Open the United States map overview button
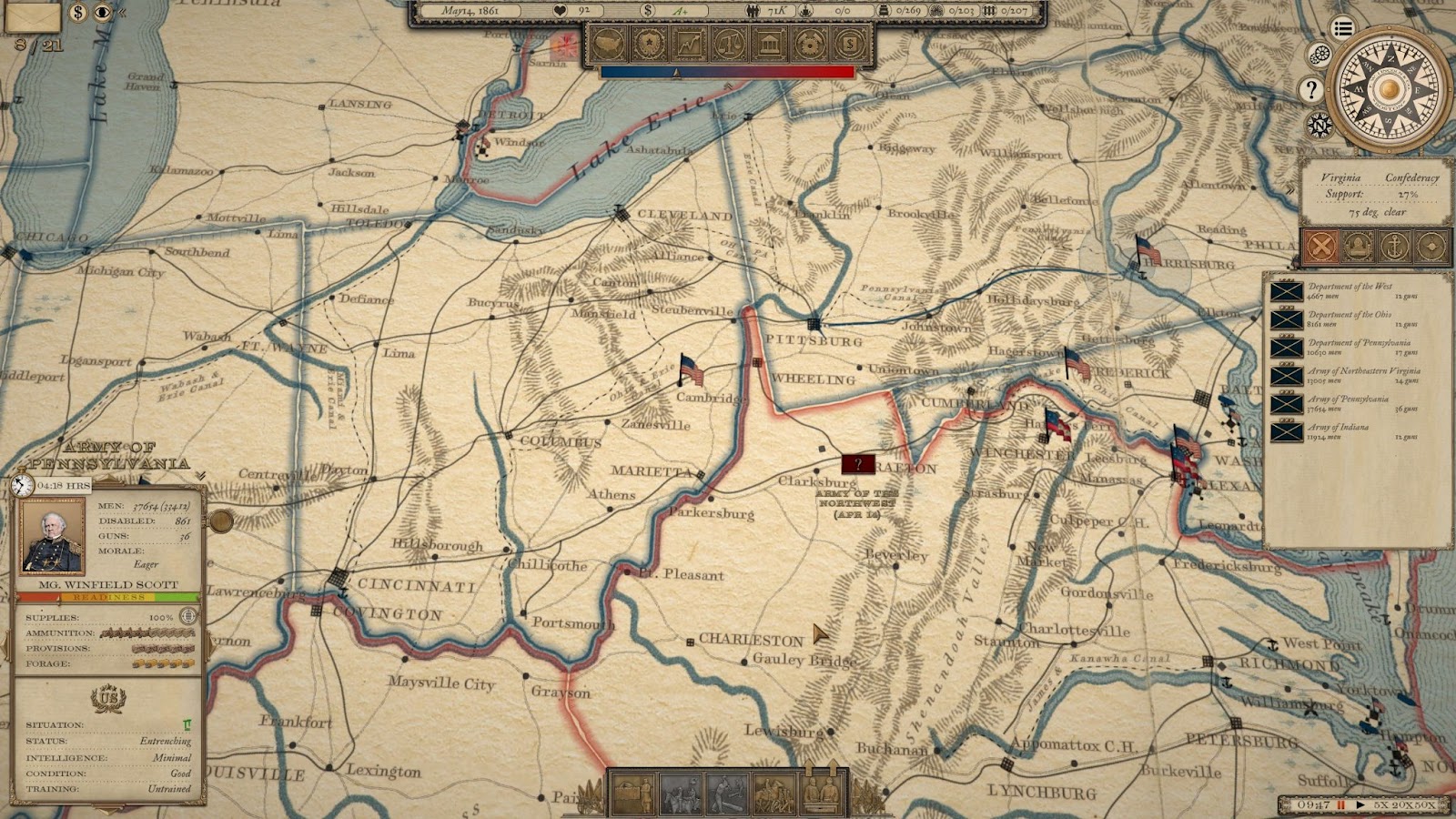The height and width of the screenshot is (819, 1456). point(609,43)
